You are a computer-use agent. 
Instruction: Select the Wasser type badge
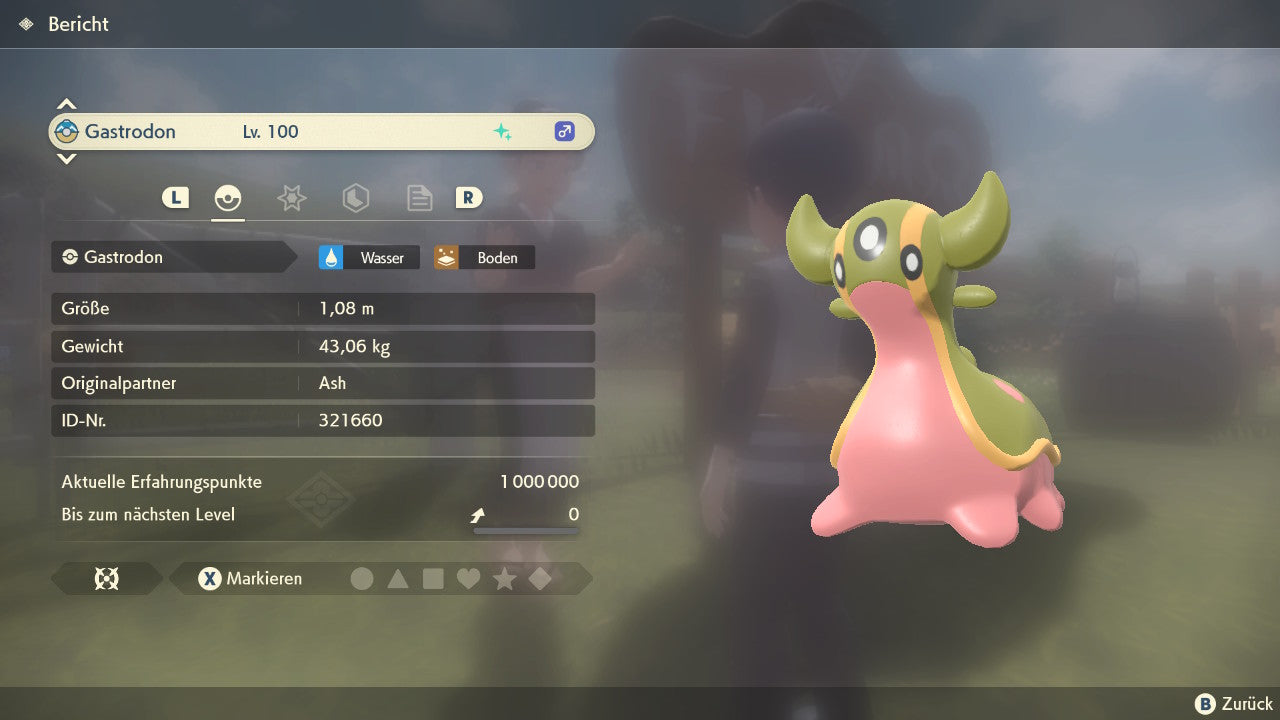click(x=370, y=257)
